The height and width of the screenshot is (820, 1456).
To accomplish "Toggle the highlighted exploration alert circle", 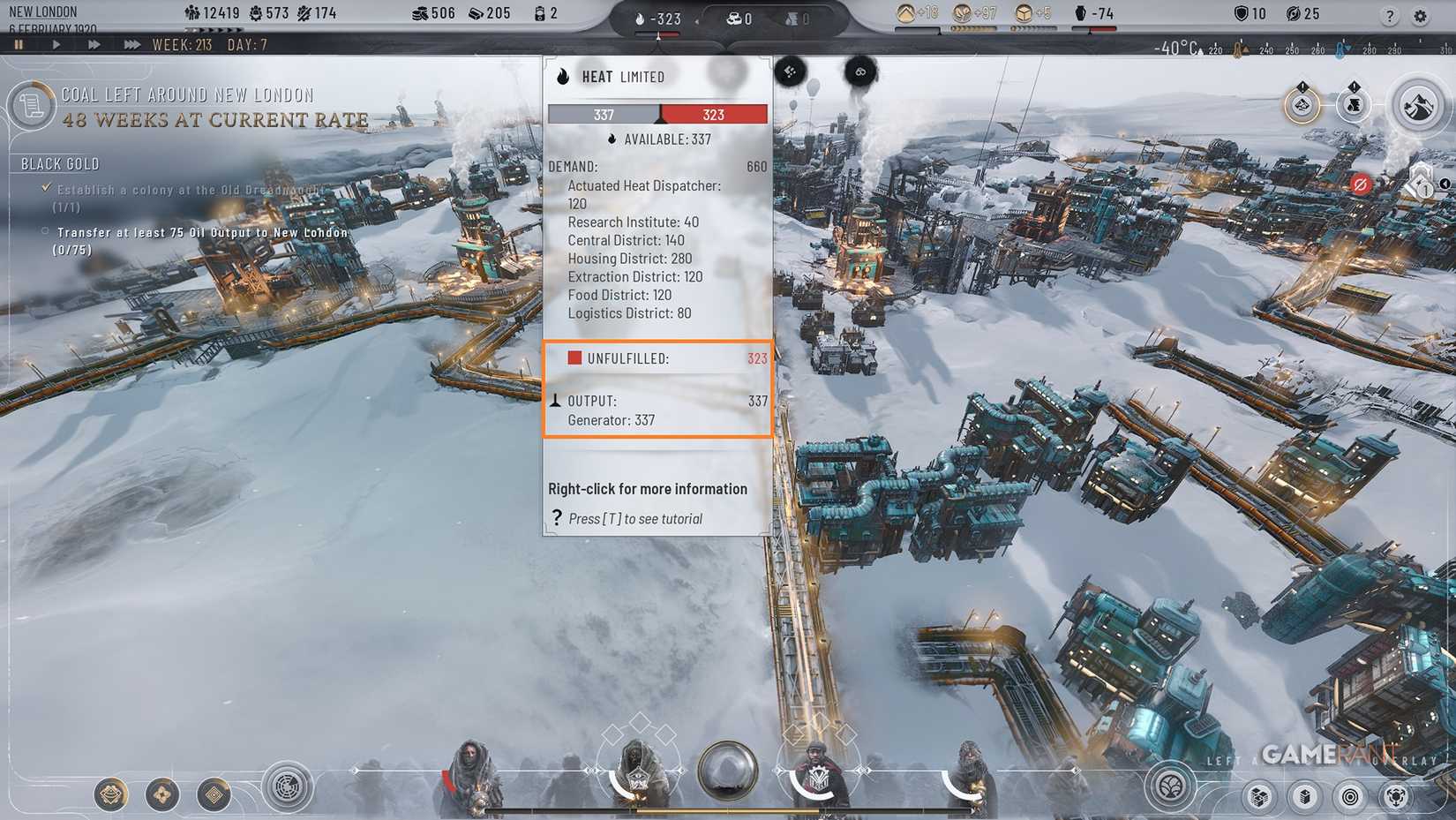I will 1302,106.
